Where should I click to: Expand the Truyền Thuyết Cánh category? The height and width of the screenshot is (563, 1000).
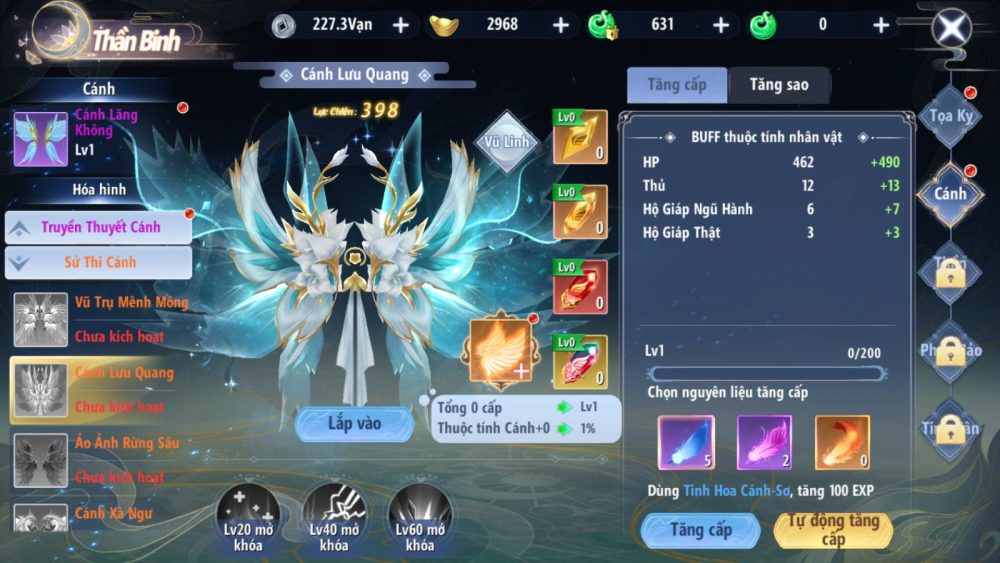coord(98,227)
